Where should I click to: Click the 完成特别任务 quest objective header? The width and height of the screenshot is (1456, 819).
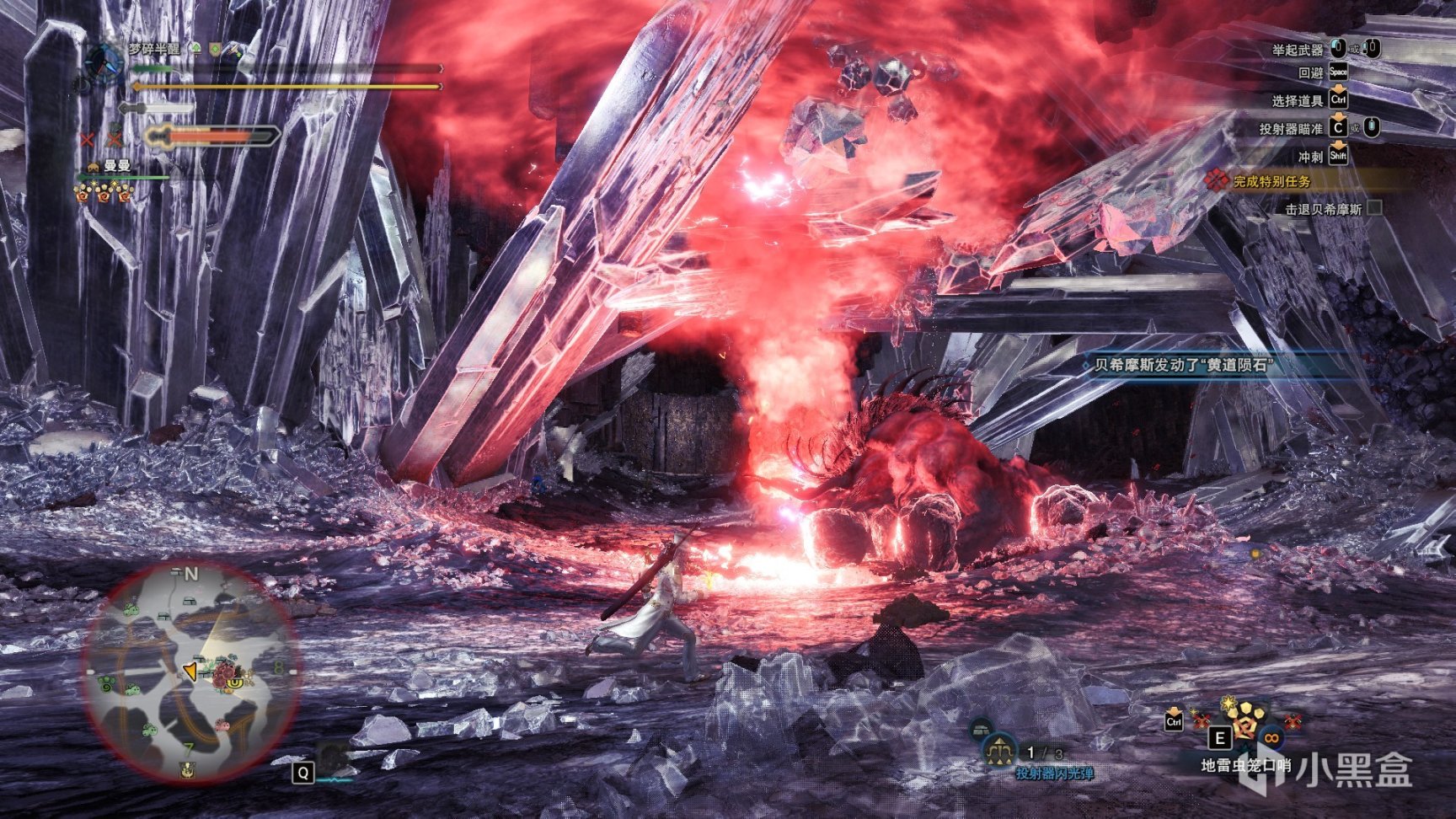click(1271, 181)
